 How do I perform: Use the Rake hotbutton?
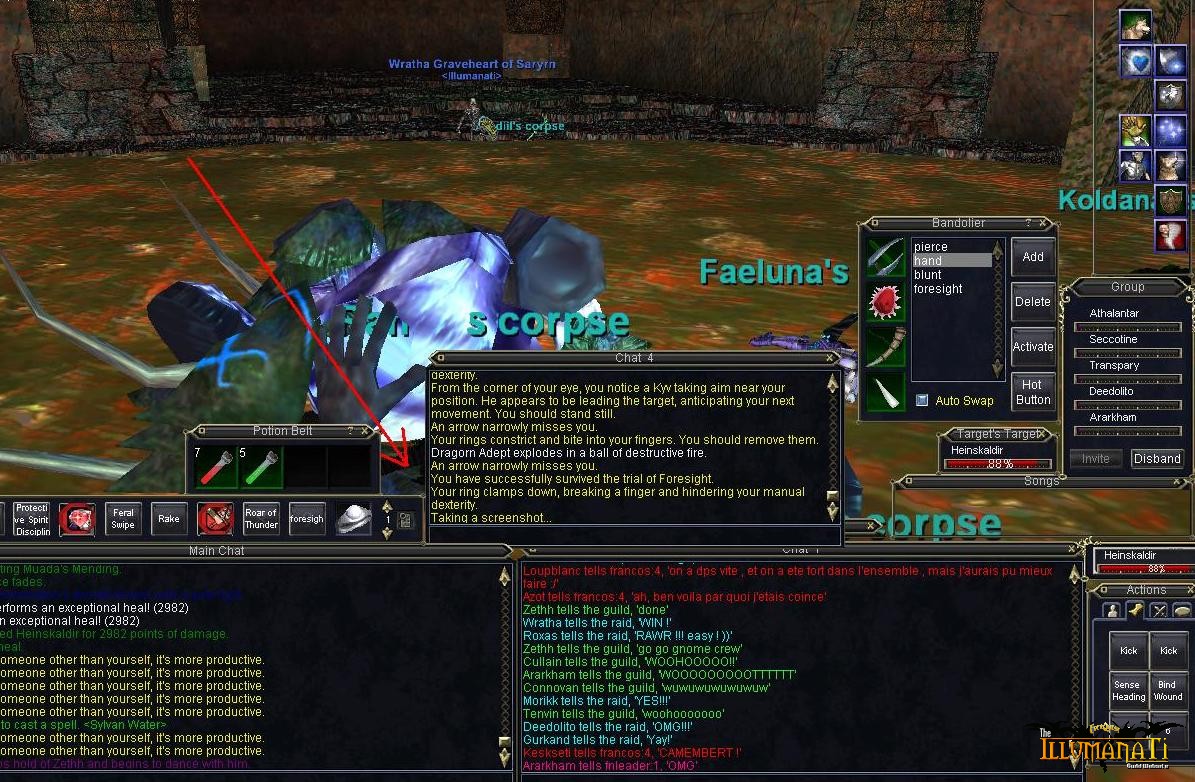click(x=169, y=519)
